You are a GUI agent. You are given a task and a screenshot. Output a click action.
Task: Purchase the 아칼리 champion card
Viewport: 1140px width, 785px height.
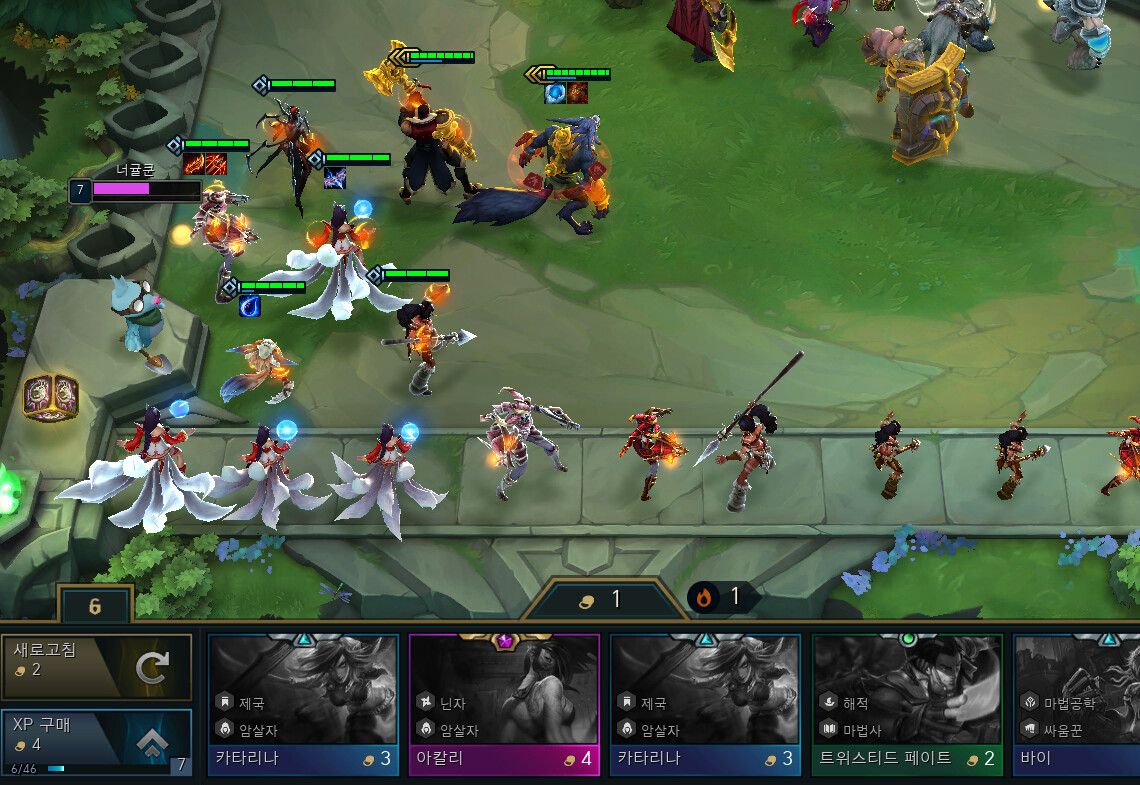click(x=504, y=704)
